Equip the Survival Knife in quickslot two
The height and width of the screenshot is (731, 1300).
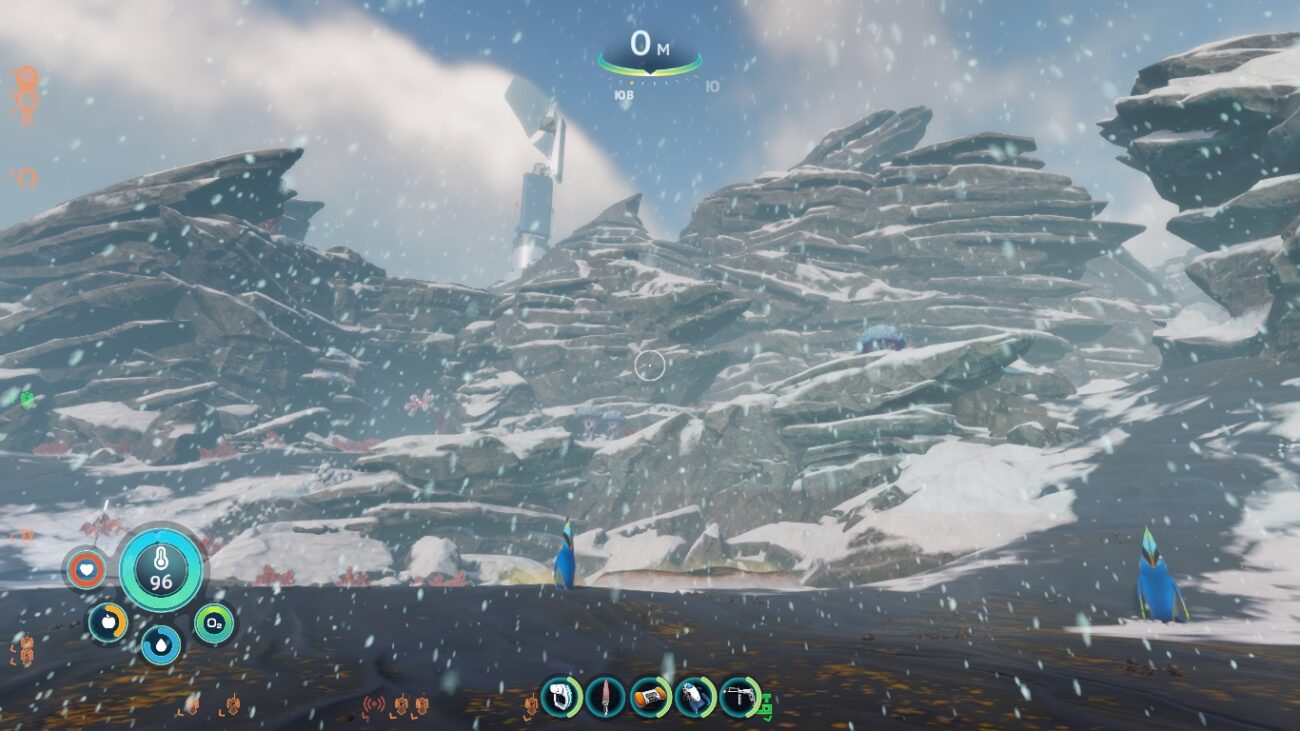tap(604, 697)
